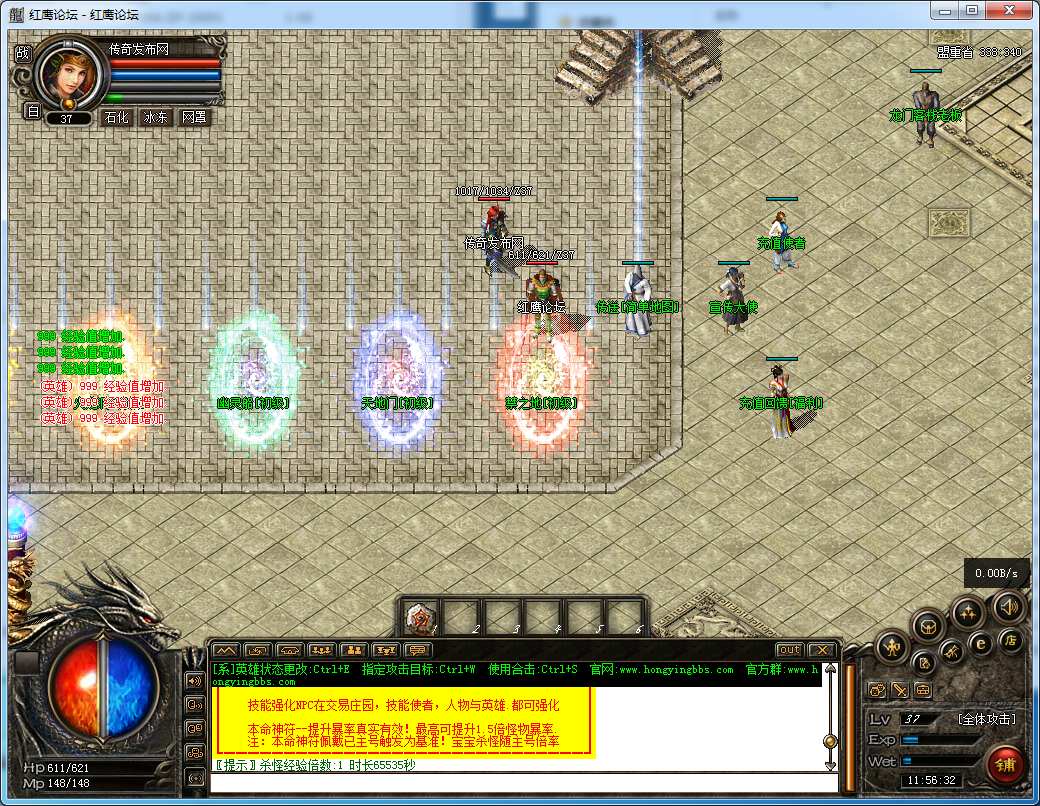Click the crossed-swords small square button
This screenshot has height=806, width=1040.
[899, 690]
